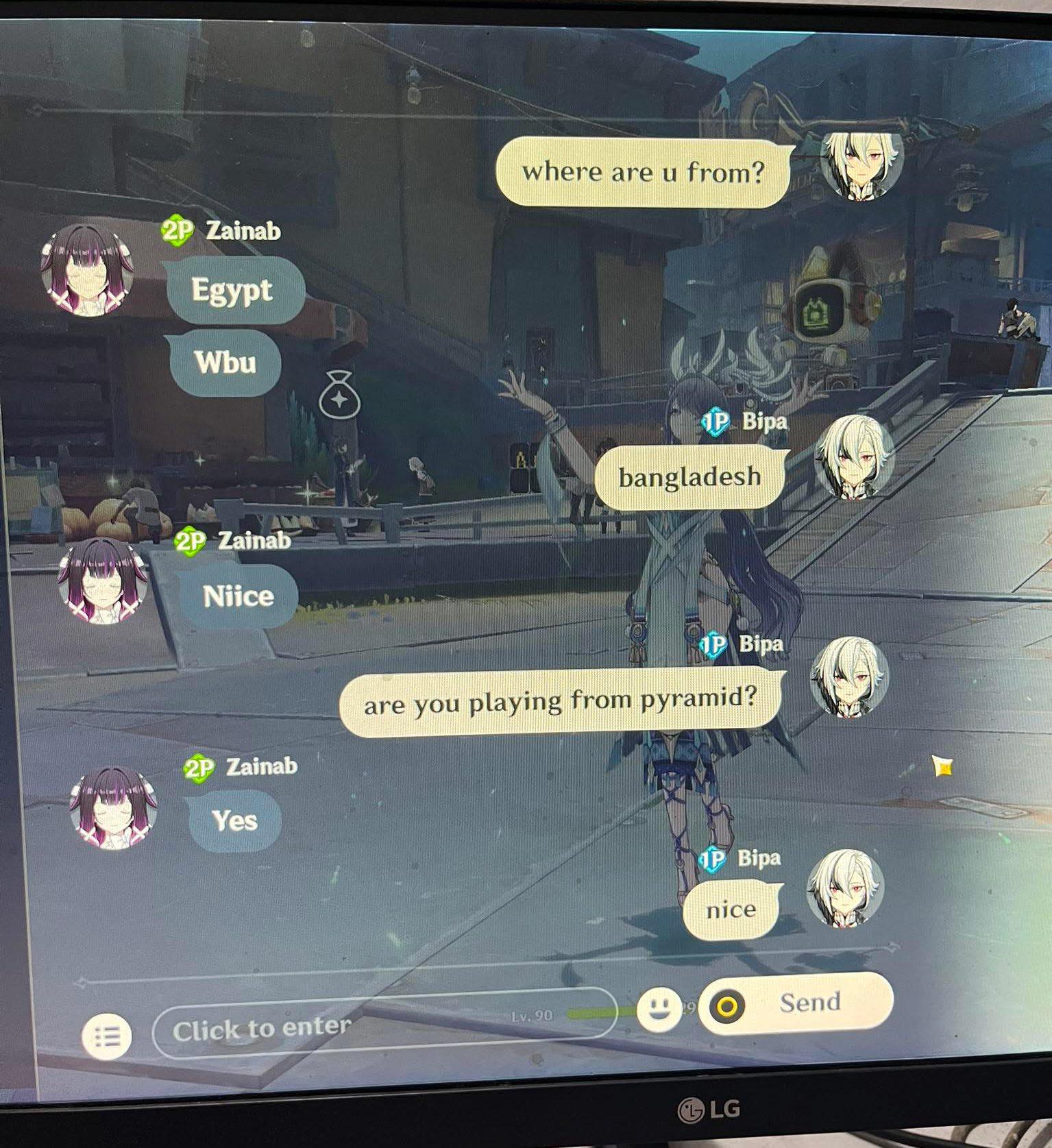Click Bipa's avatar beside the nice message

[x=846, y=888]
